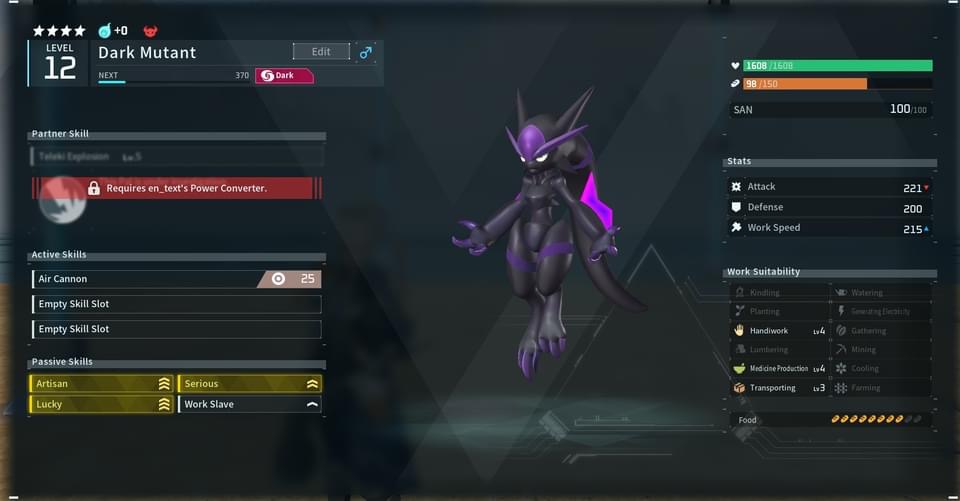This screenshot has width=960, height=501.
Task: Select the Teleki Explosion partner skill
Action: (177, 156)
